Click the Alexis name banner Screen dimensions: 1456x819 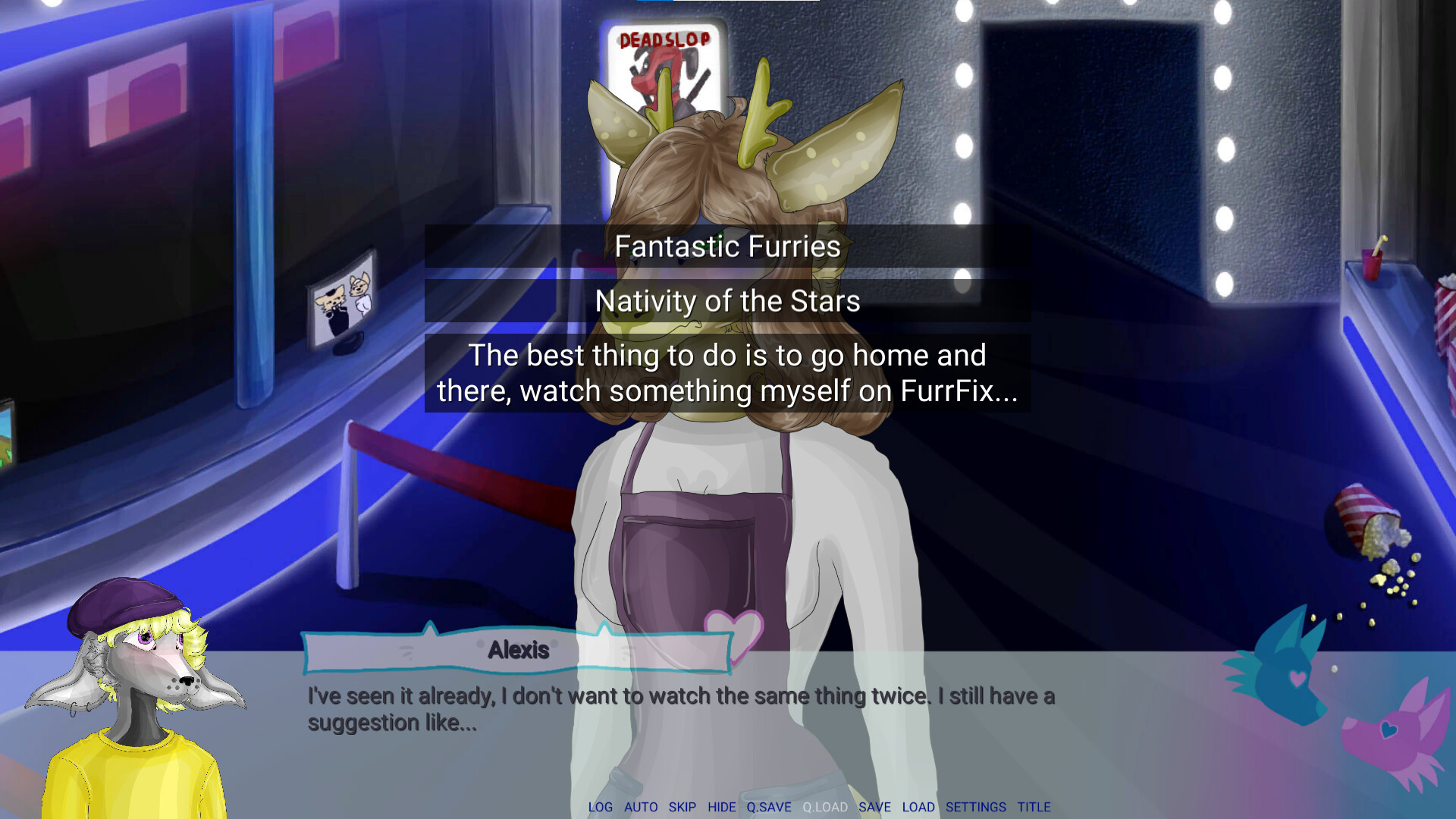point(518,649)
